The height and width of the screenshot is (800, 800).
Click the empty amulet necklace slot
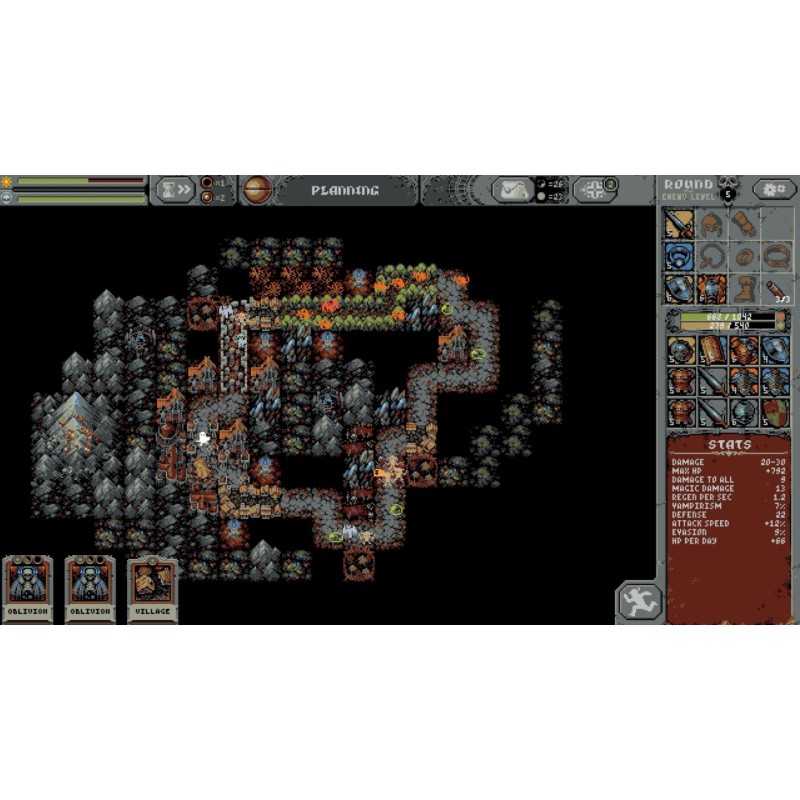pos(711,256)
